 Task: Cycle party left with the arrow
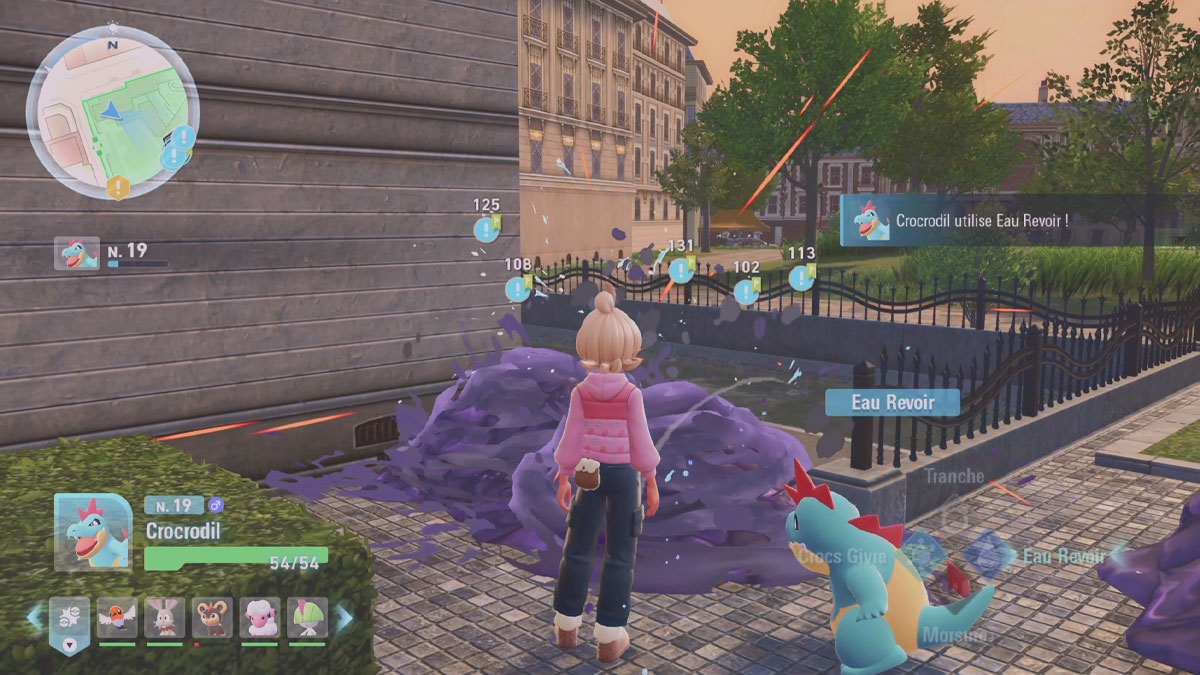36,617
